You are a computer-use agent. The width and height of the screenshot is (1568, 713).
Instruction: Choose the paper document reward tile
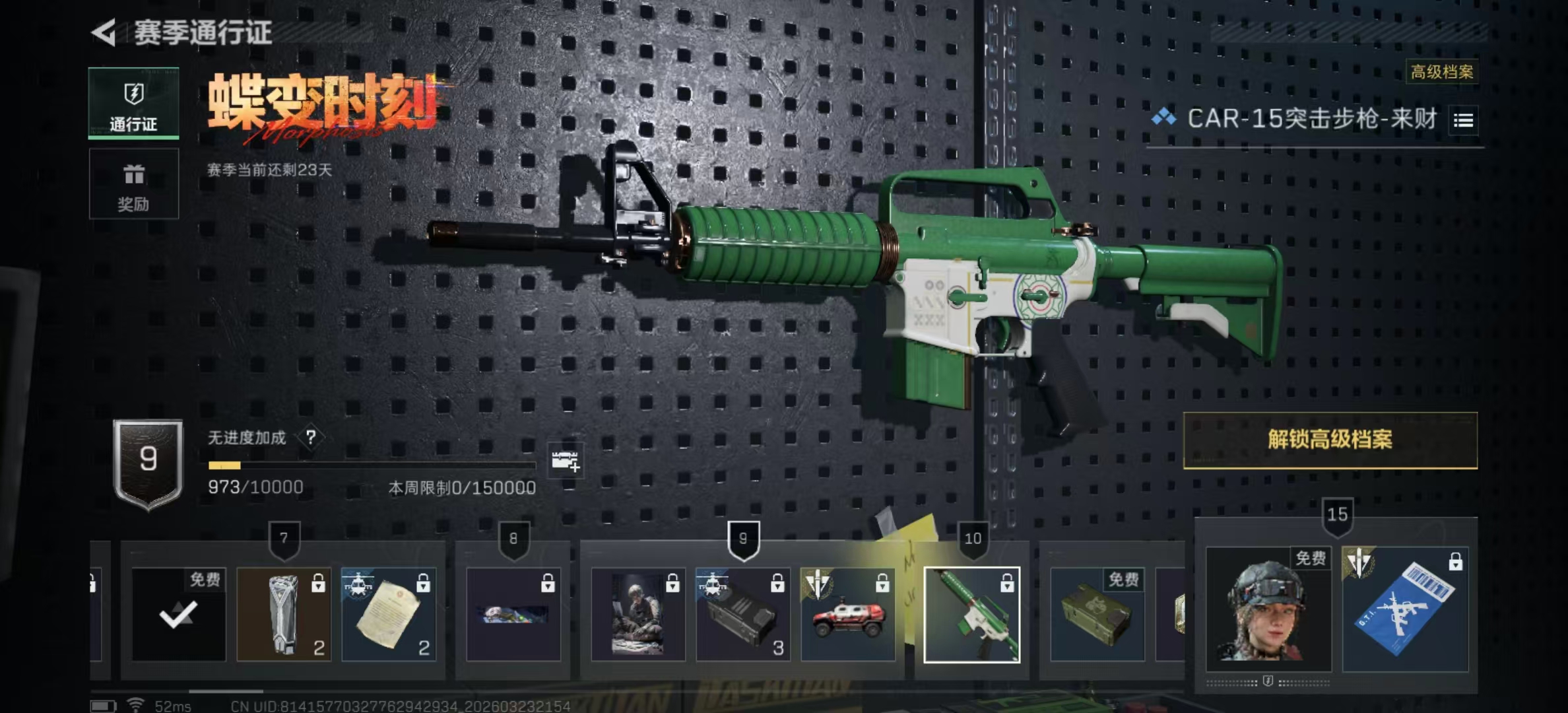(389, 615)
